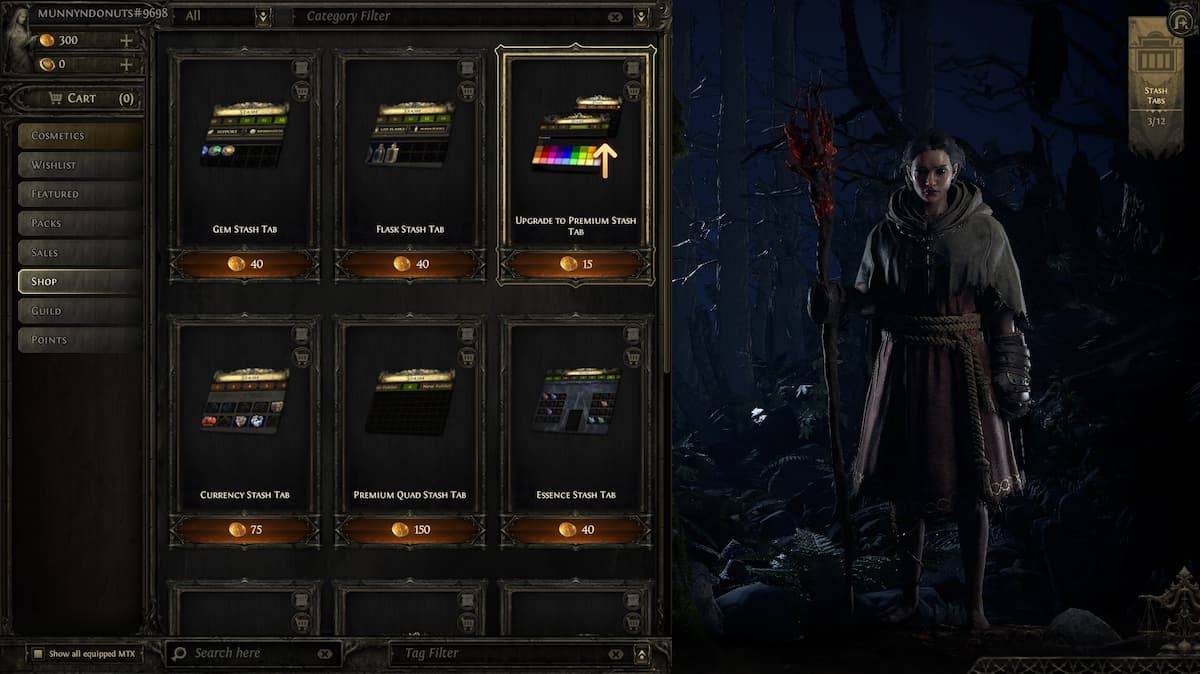This screenshot has height=674, width=1200.
Task: Open the Points menu
Action: pos(78,340)
